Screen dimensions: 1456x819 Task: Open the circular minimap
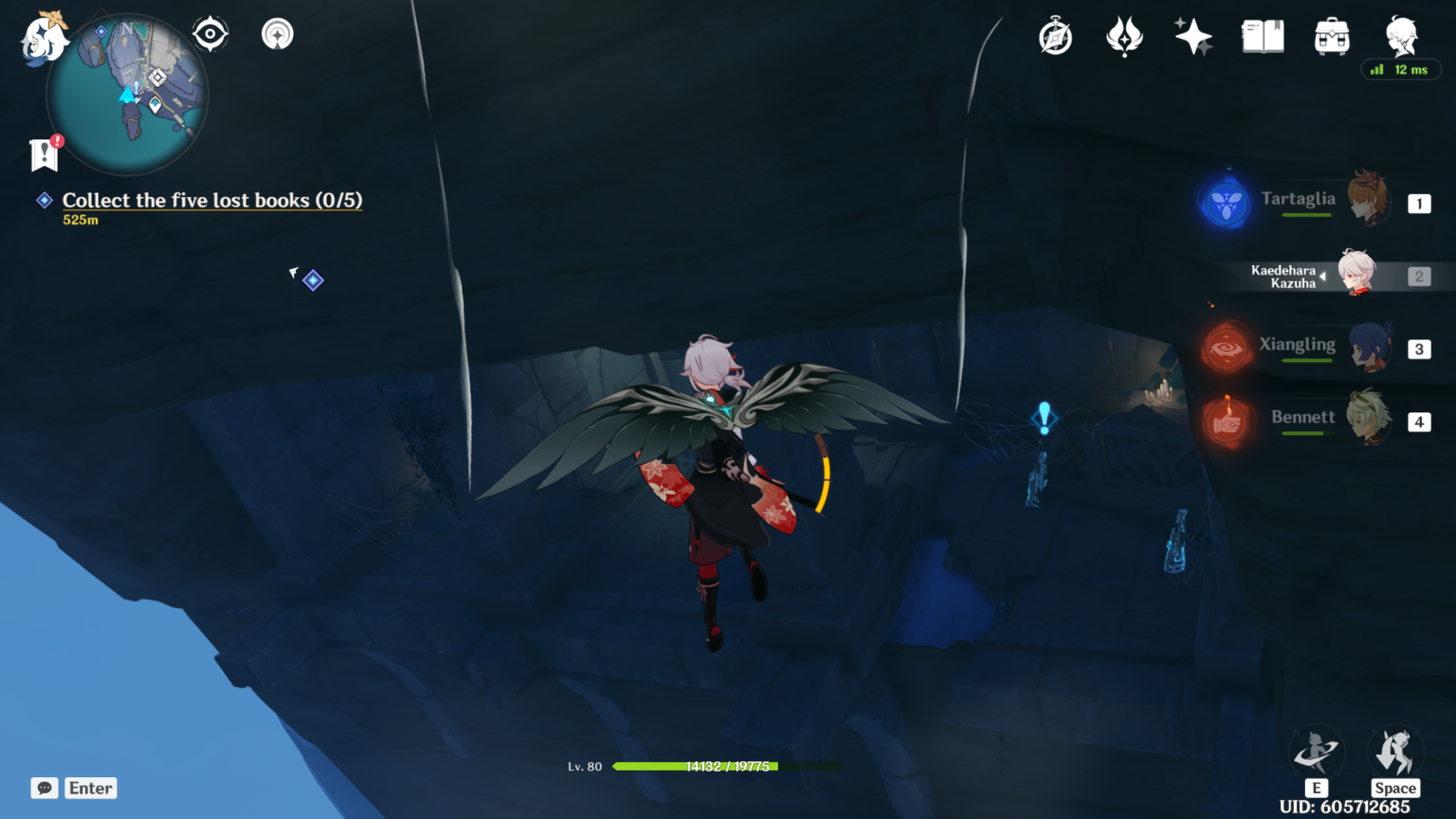127,95
